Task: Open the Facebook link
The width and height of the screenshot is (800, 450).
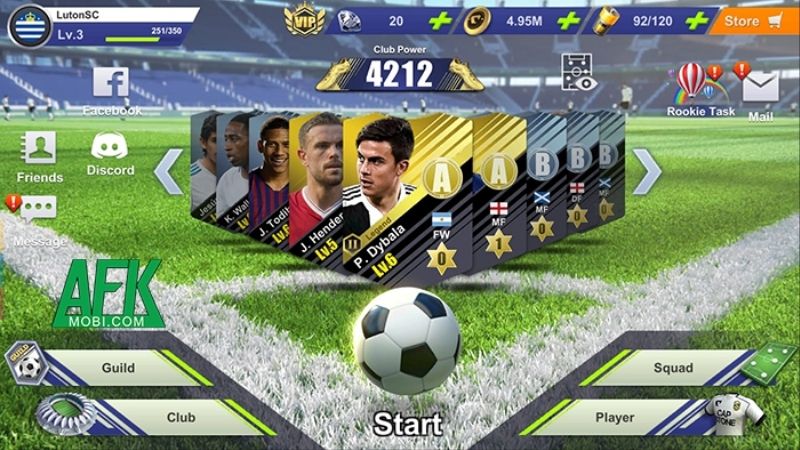Action: [111, 88]
